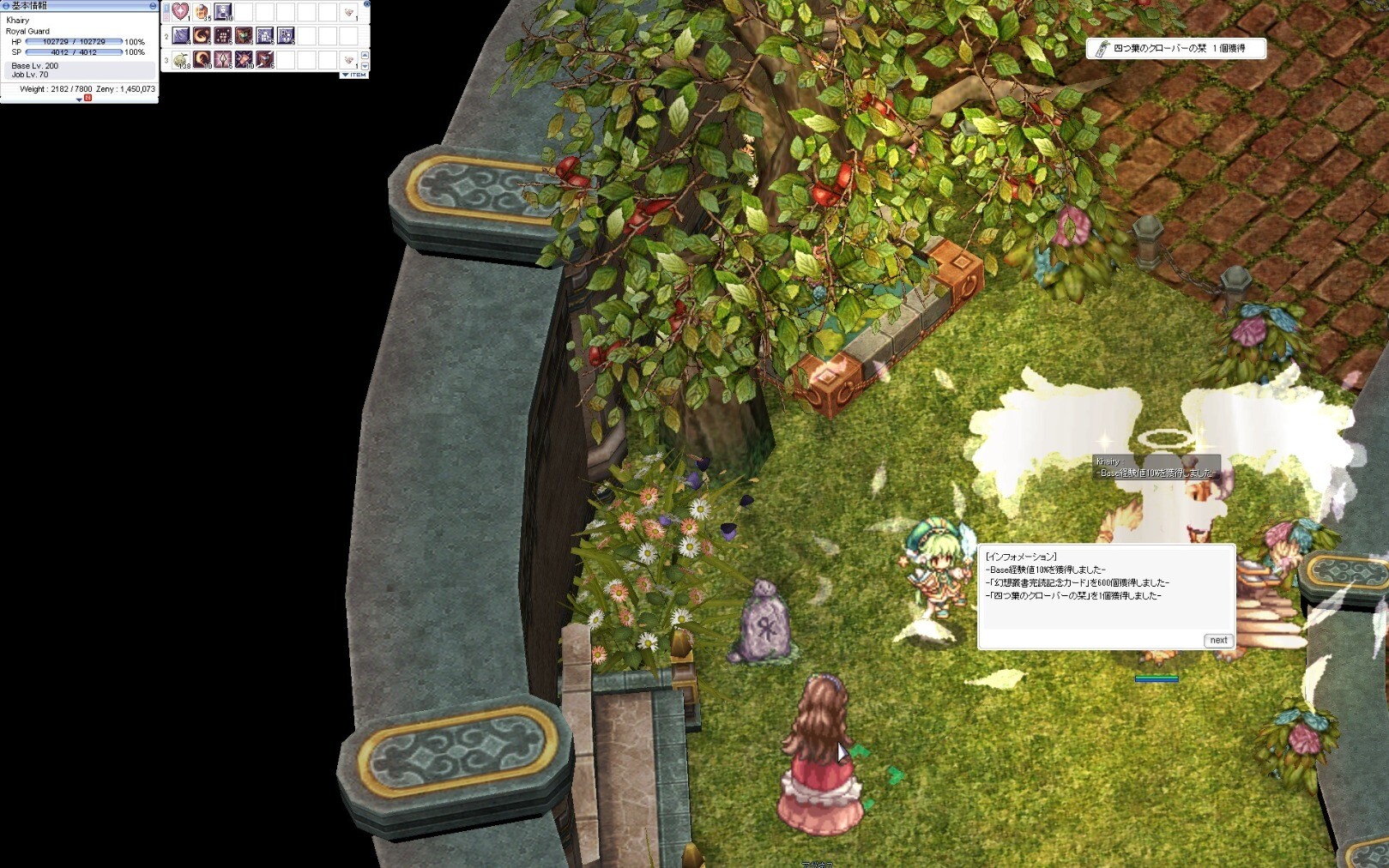Screen dimensions: 1389x868
Task: Activate the slashing blade skill on row two
Action: coord(181,35)
